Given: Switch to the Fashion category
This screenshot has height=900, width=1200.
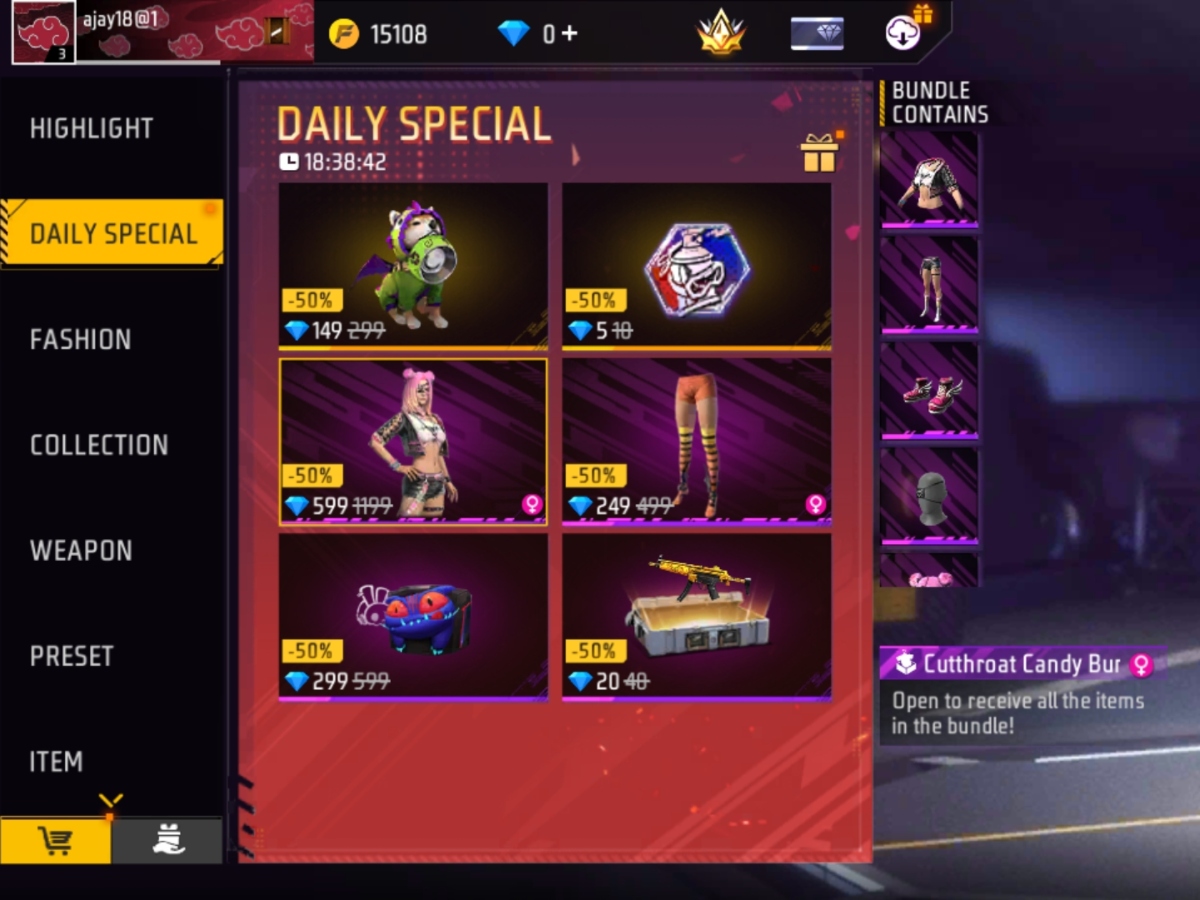Looking at the screenshot, I should coord(81,339).
